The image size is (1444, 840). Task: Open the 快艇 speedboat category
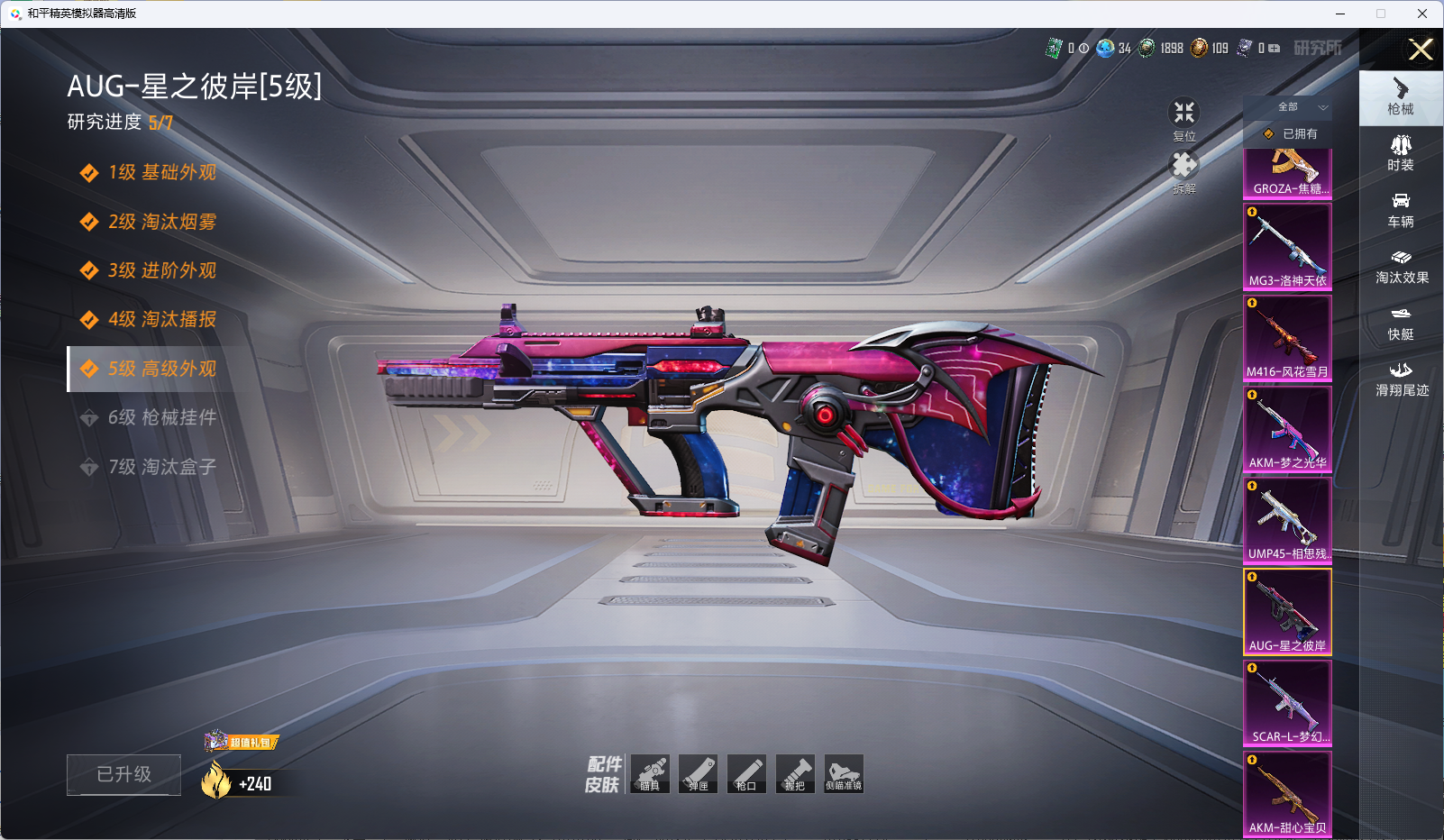pyautogui.click(x=1400, y=324)
